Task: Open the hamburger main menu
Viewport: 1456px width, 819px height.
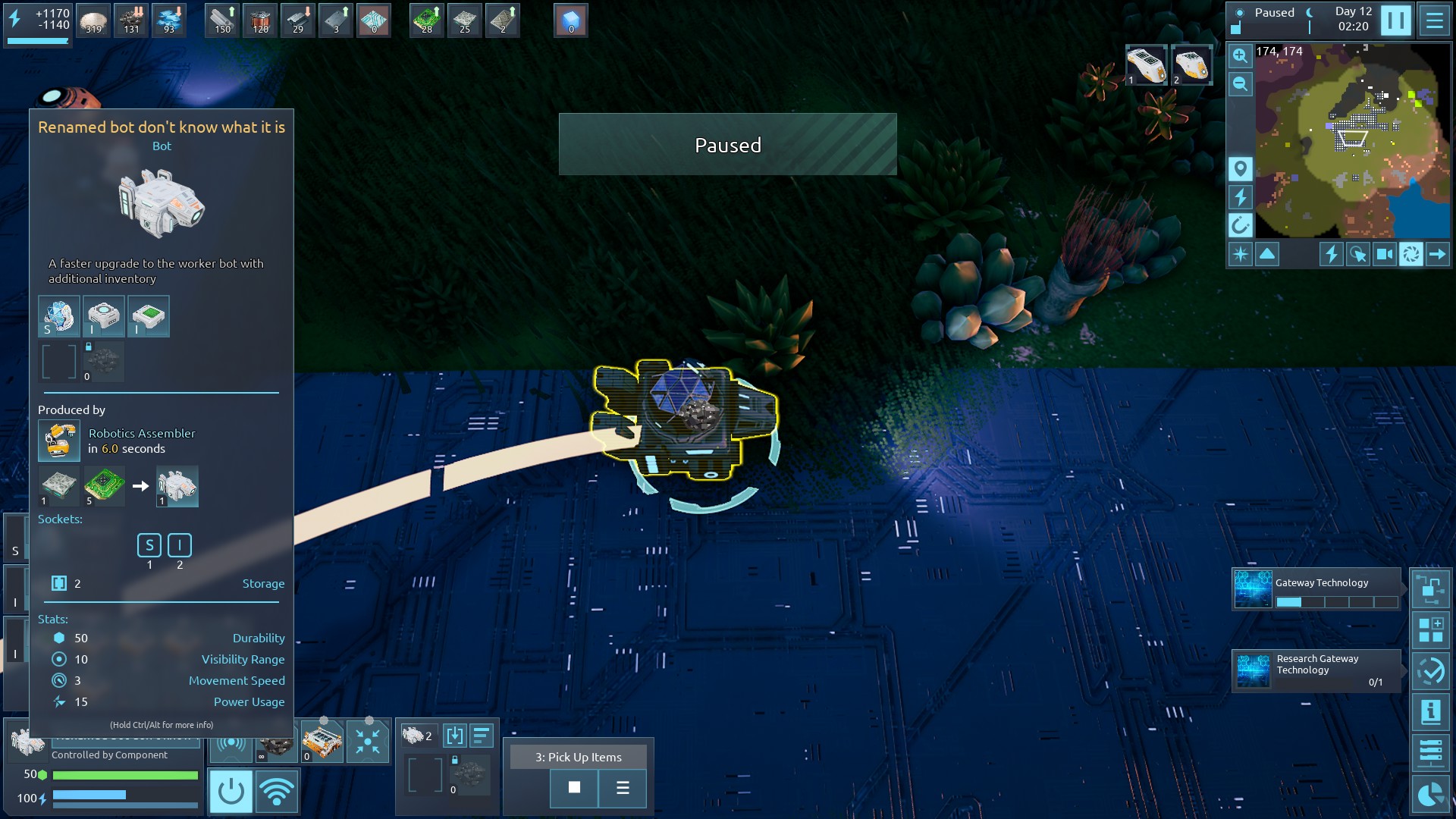Action: (1434, 20)
